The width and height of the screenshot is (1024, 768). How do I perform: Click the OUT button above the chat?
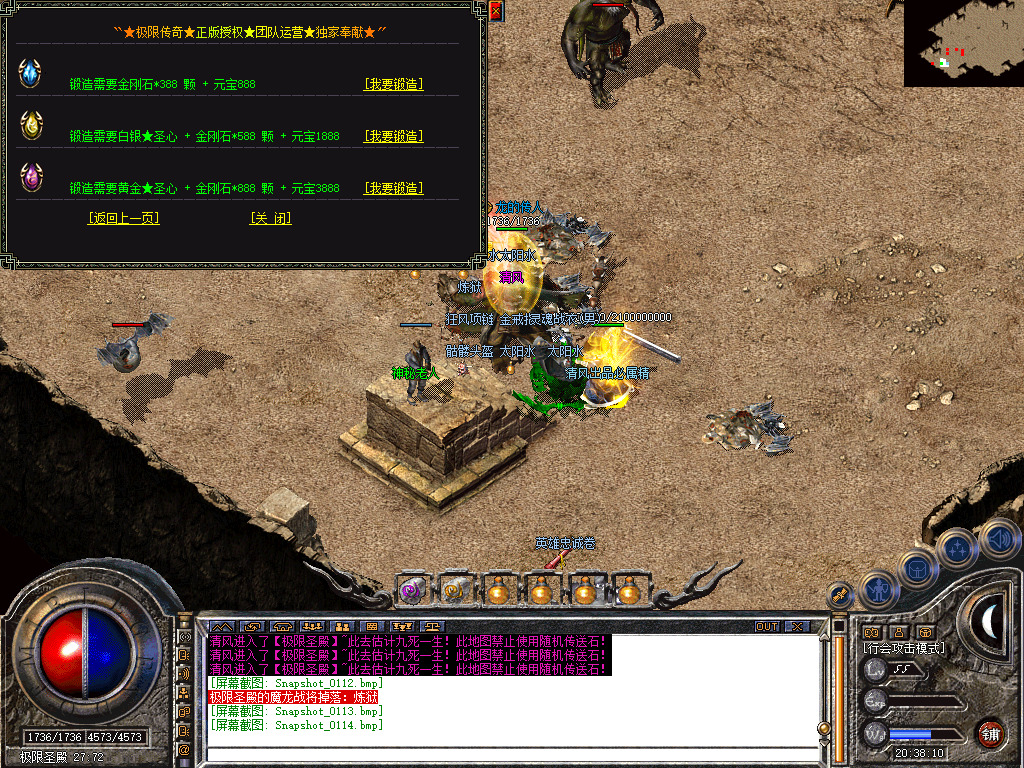[766, 627]
